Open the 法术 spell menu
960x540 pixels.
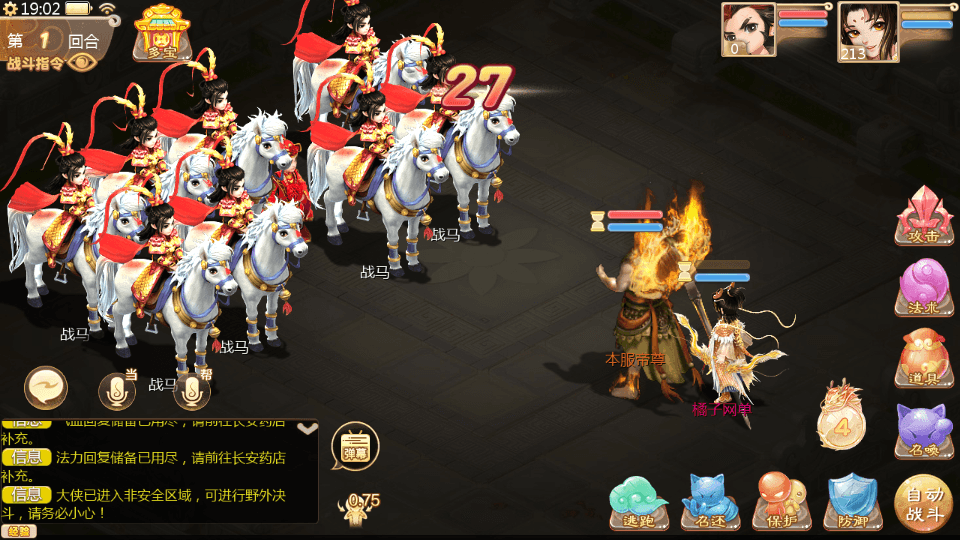click(924, 288)
